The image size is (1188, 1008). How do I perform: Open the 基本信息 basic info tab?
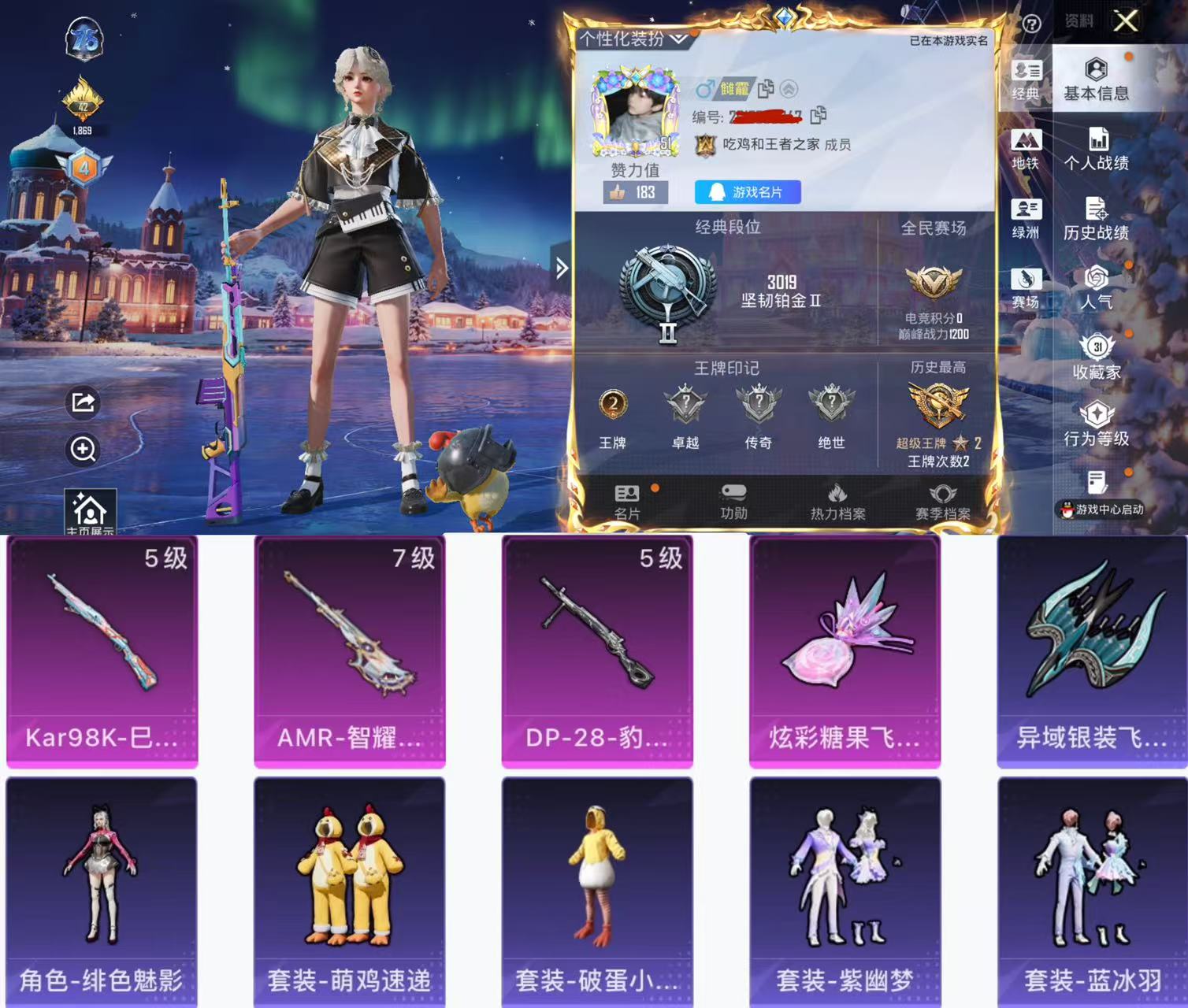(x=1096, y=80)
